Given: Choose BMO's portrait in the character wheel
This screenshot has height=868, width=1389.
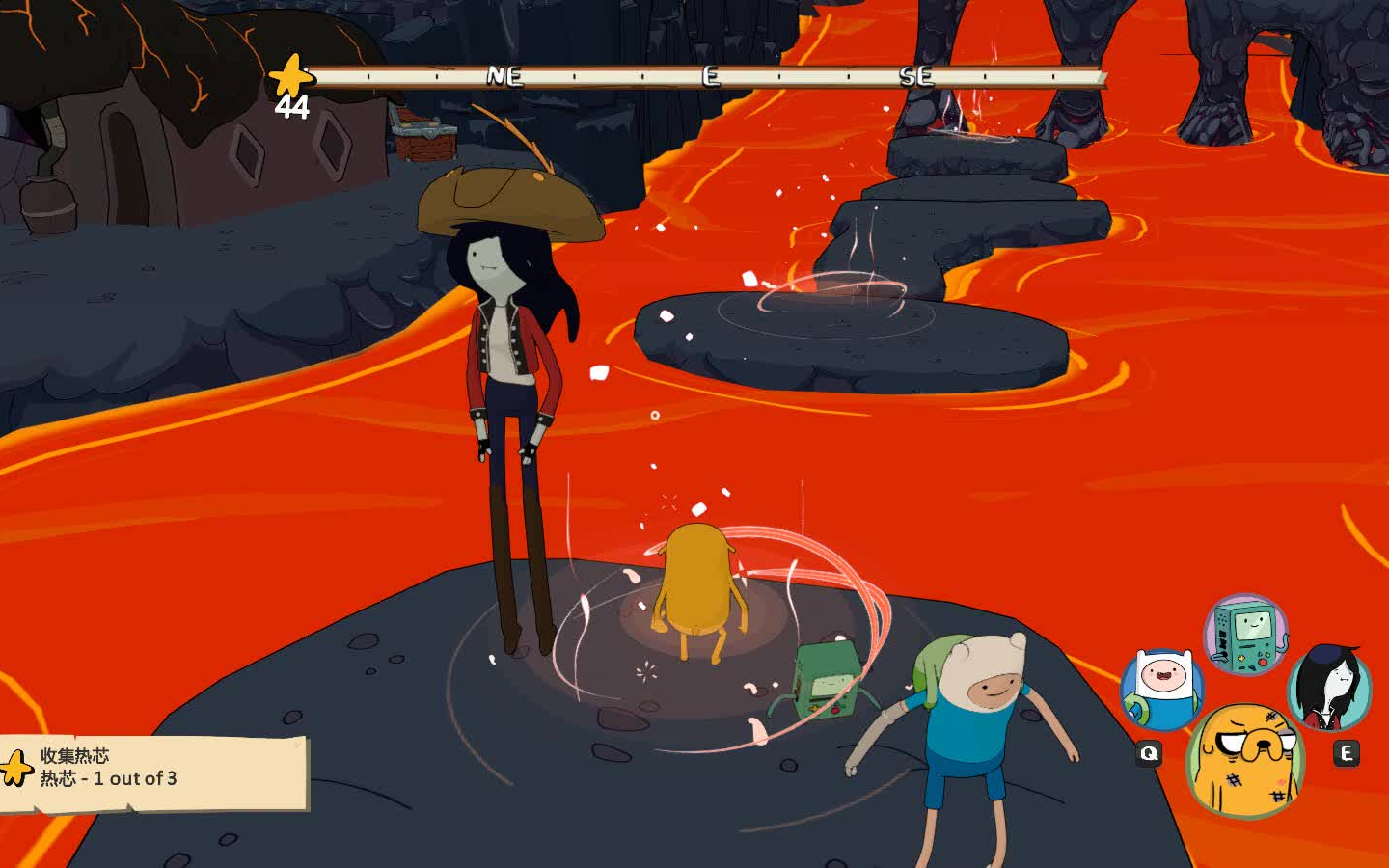Looking at the screenshot, I should (1245, 634).
